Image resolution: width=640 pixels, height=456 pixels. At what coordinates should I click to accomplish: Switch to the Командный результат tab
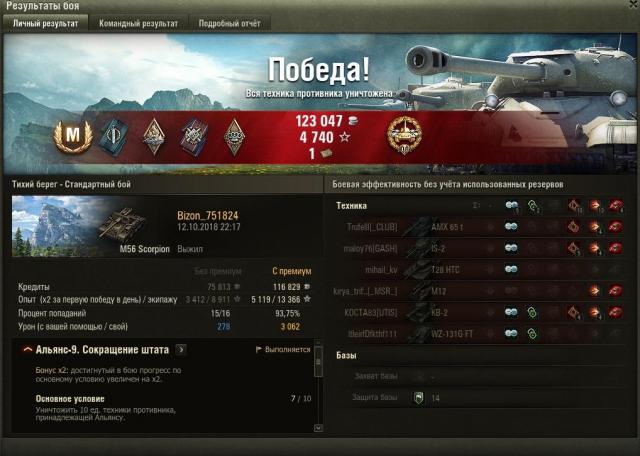pos(139,23)
